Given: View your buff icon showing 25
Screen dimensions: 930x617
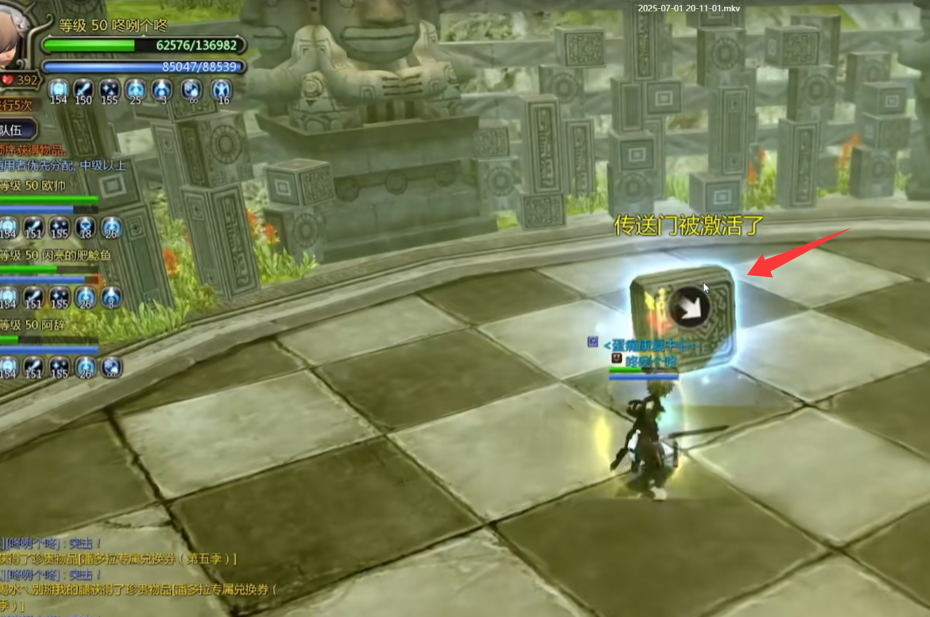Looking at the screenshot, I should [x=136, y=90].
